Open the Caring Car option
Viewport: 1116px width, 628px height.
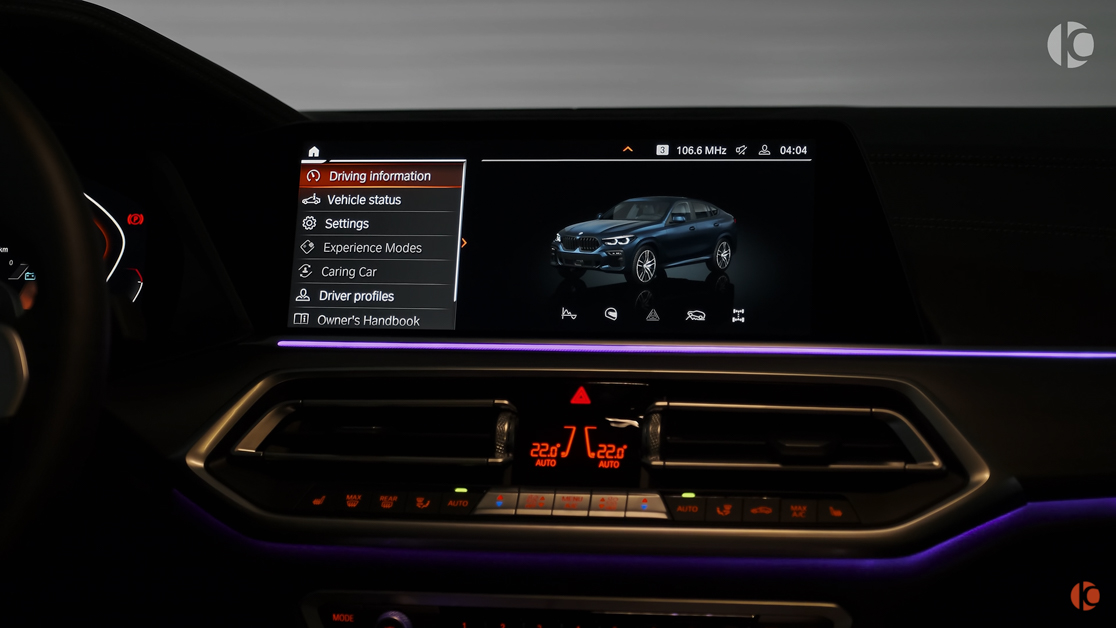[349, 272]
